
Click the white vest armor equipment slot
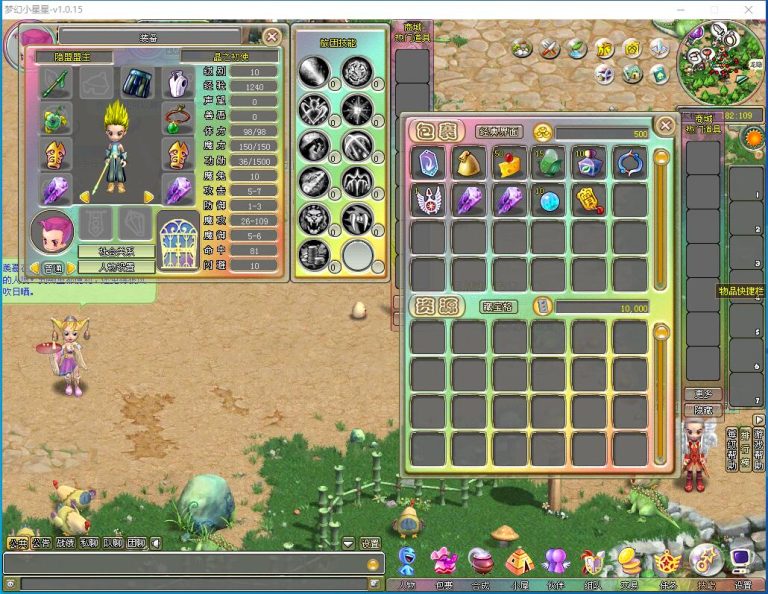click(178, 83)
